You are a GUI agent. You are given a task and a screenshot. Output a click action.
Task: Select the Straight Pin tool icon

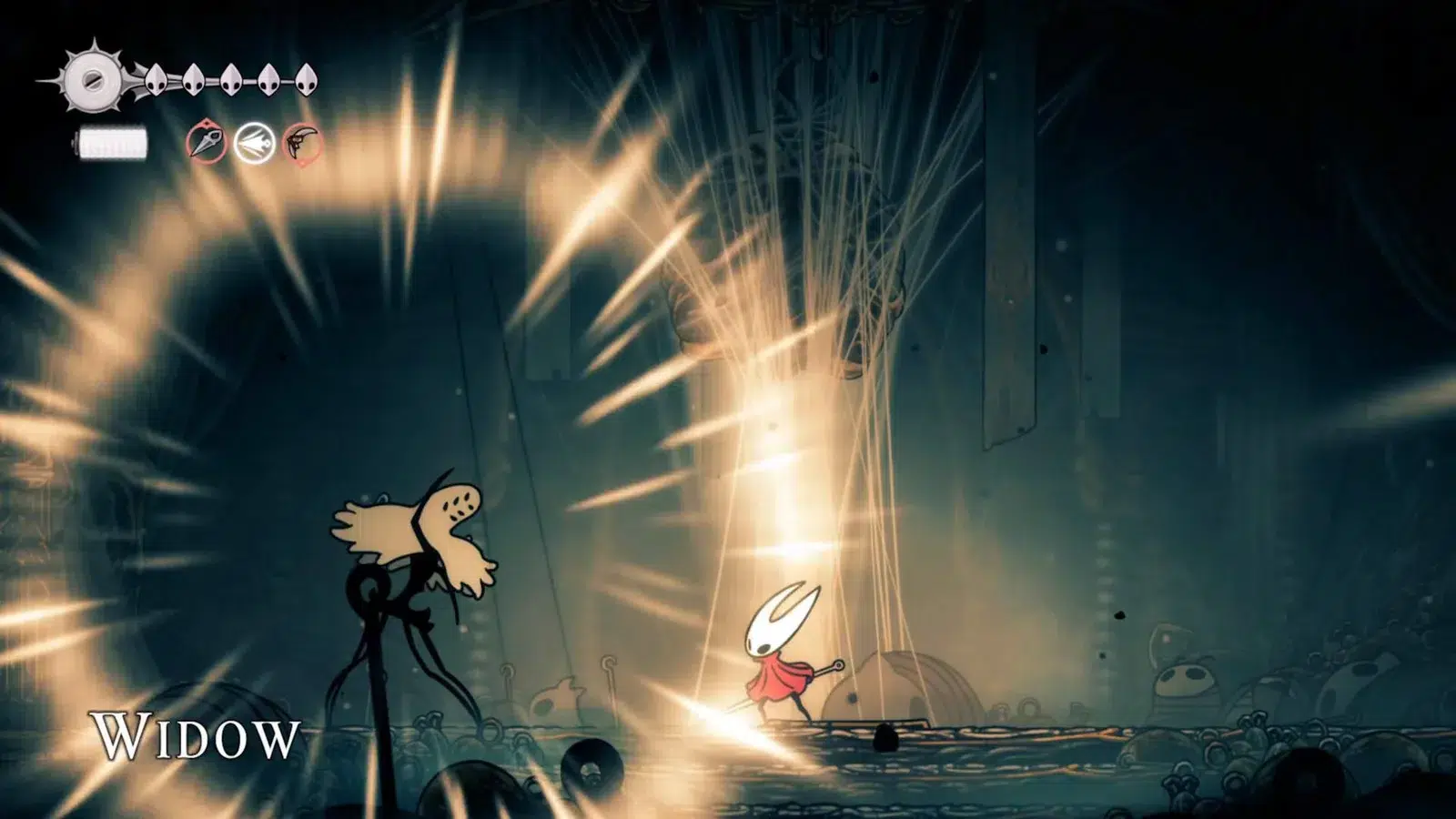pyautogui.click(x=207, y=141)
